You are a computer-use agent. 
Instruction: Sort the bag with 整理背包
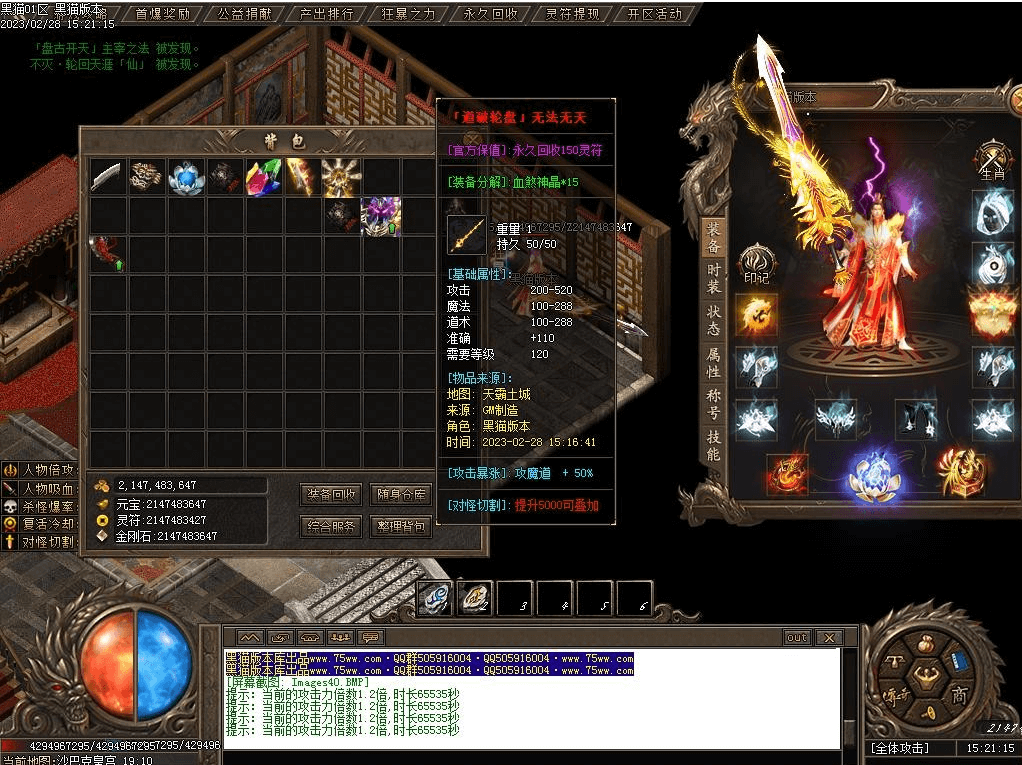tap(400, 526)
